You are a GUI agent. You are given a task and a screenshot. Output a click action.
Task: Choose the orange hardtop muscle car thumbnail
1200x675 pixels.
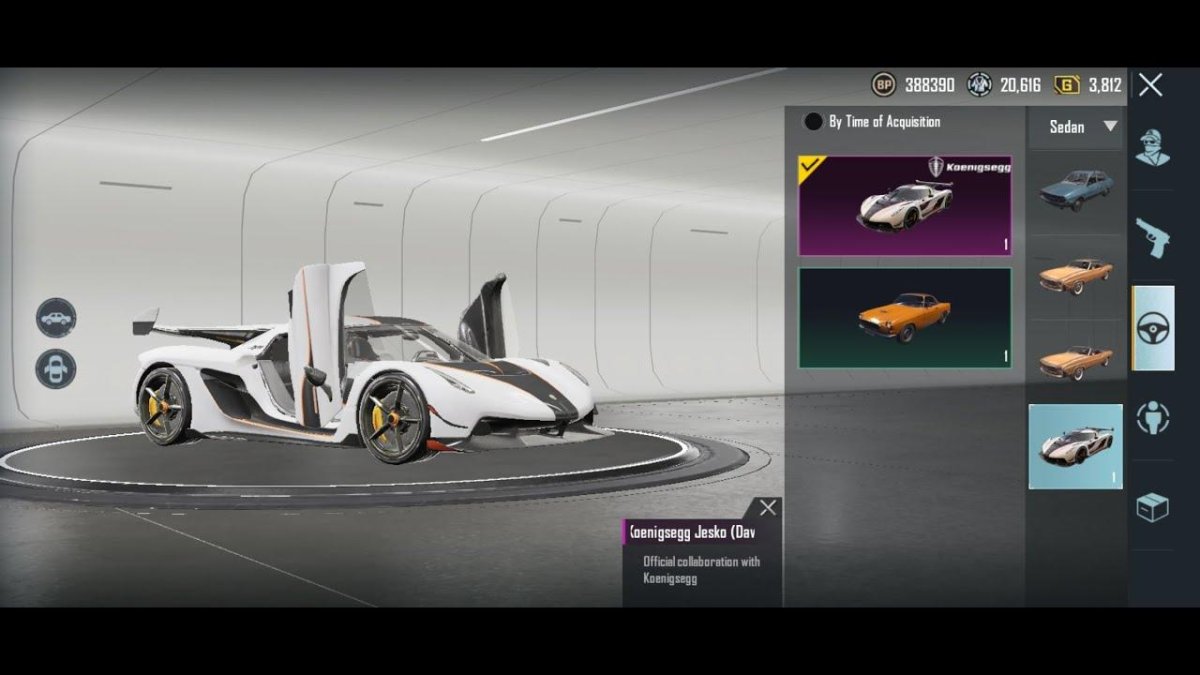tap(1075, 275)
